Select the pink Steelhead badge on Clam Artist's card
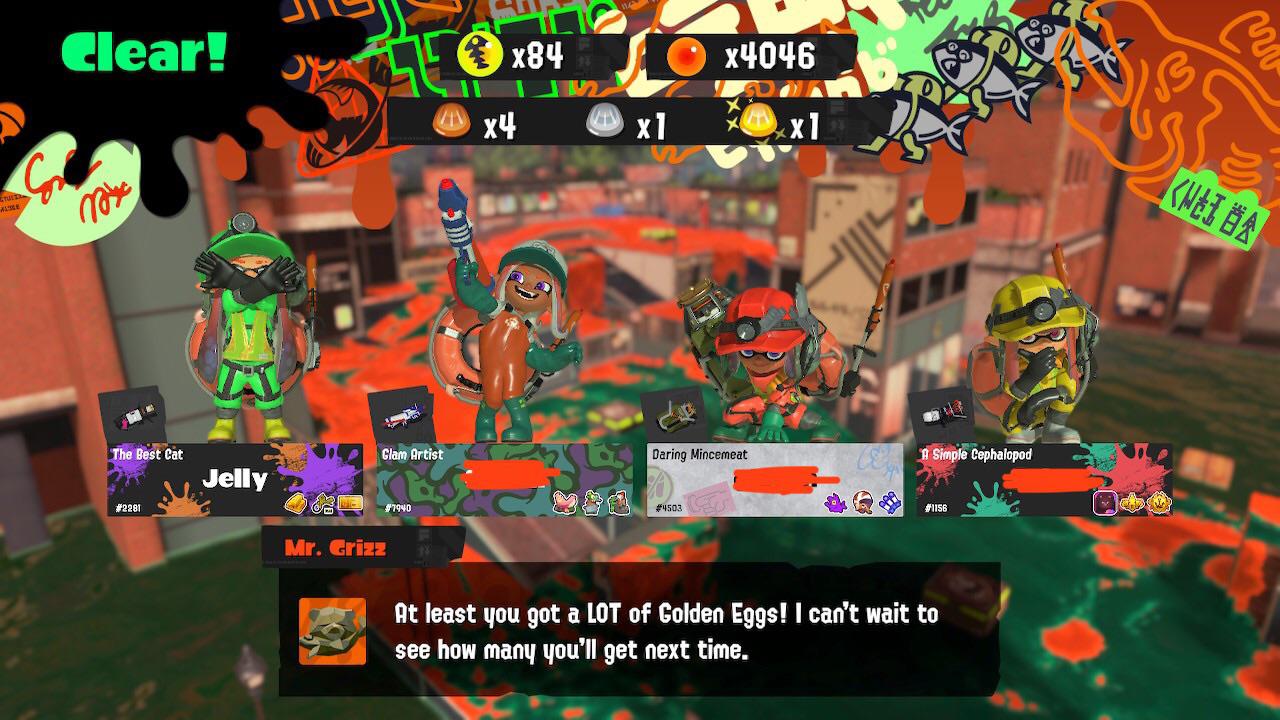 point(563,504)
